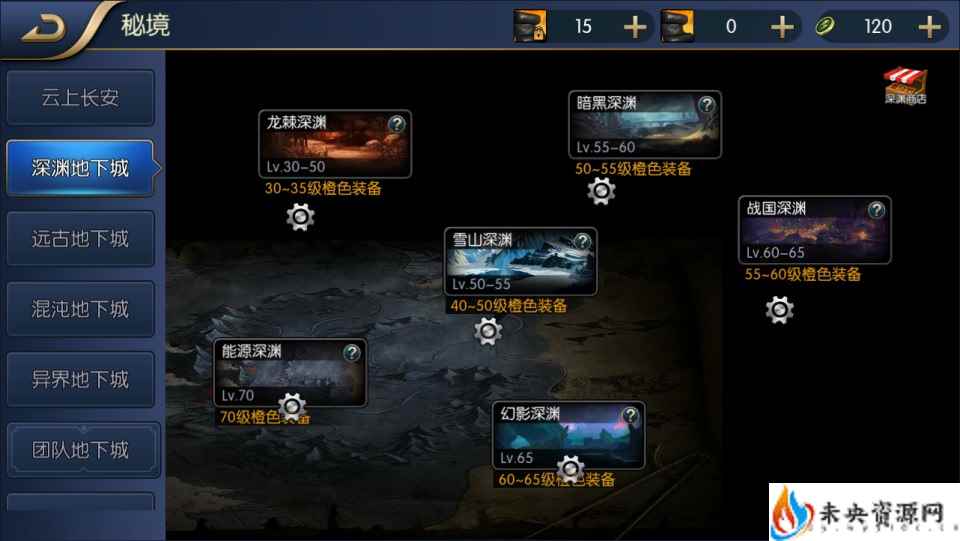Viewport: 960px width, 541px height.
Task: Open the 远古地下城 tab
Action: pyautogui.click(x=80, y=239)
